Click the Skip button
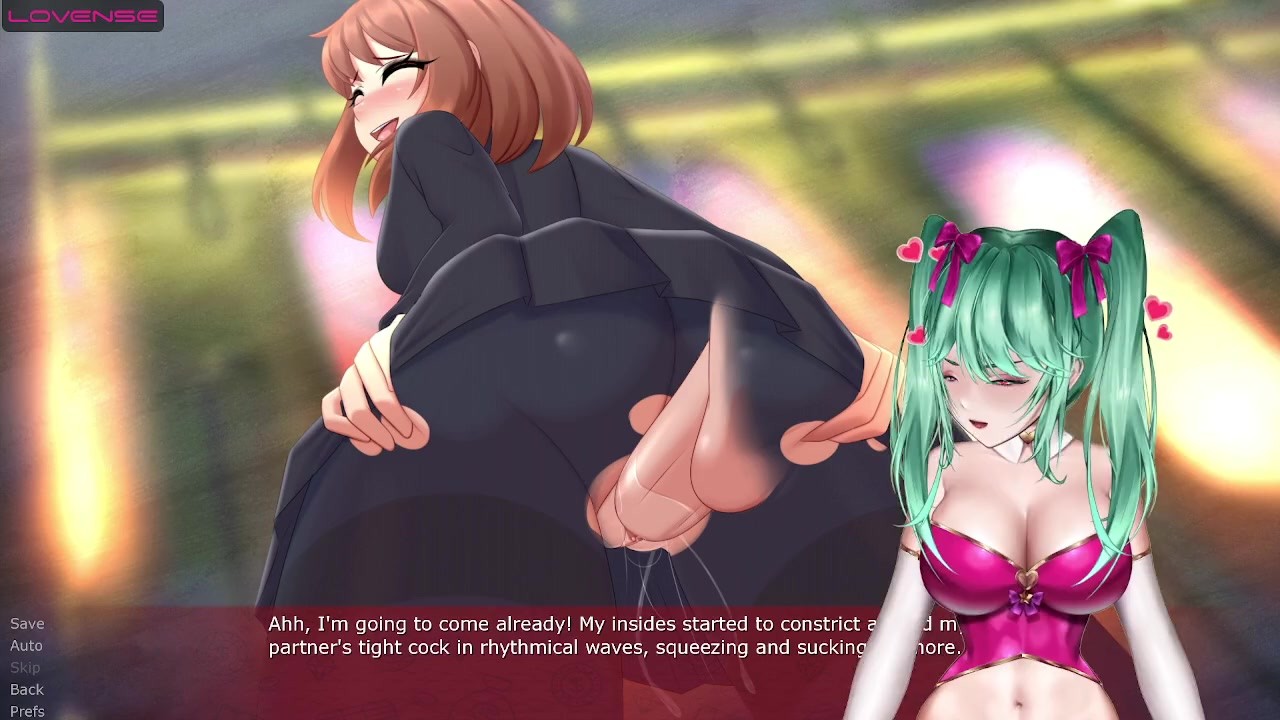 pos(25,667)
